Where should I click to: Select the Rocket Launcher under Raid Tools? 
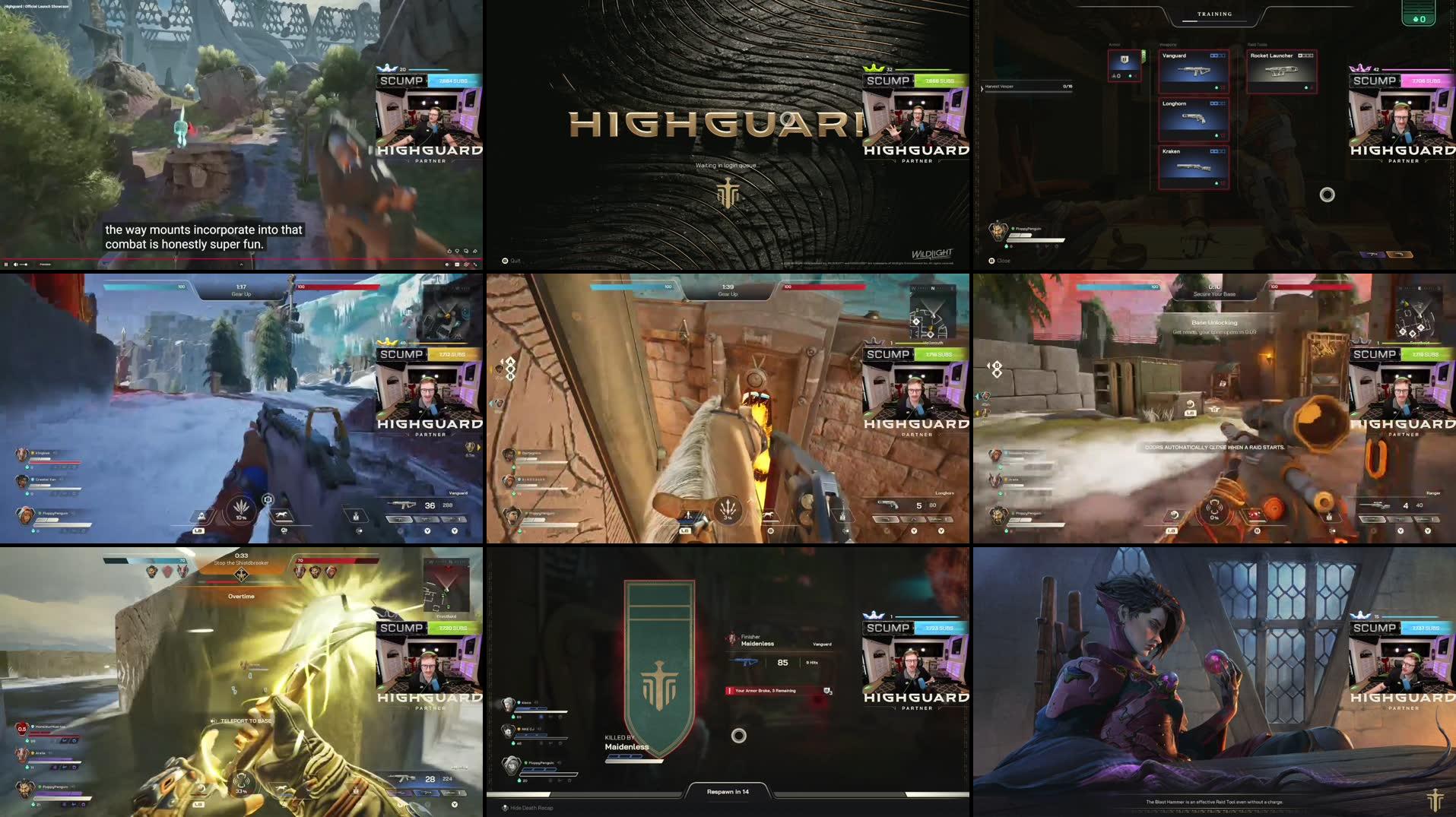tap(1281, 71)
